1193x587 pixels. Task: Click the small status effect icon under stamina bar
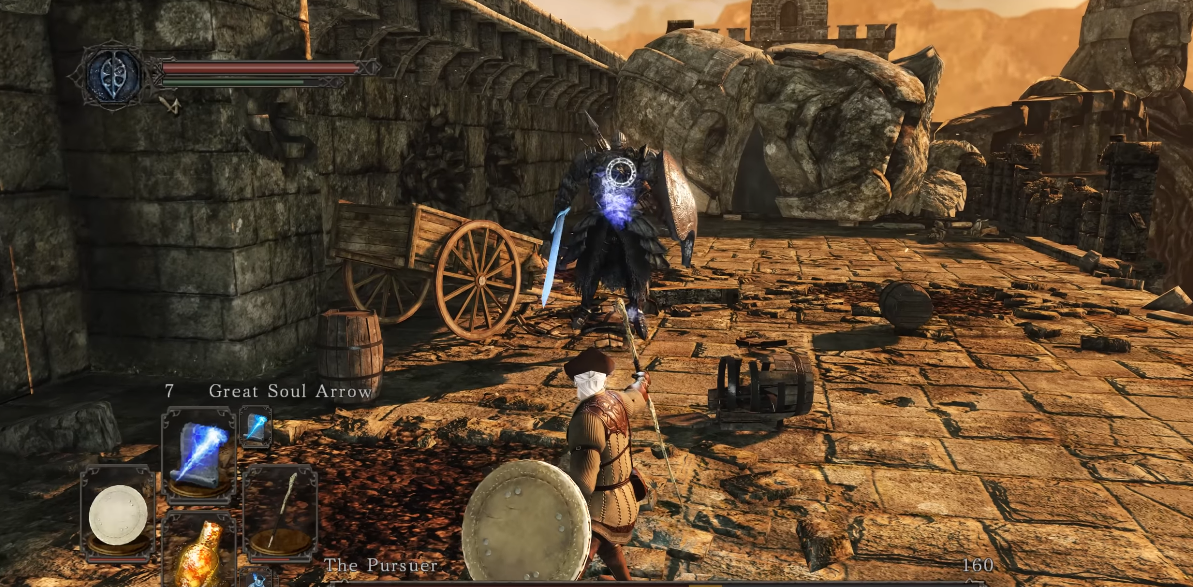pos(171,101)
